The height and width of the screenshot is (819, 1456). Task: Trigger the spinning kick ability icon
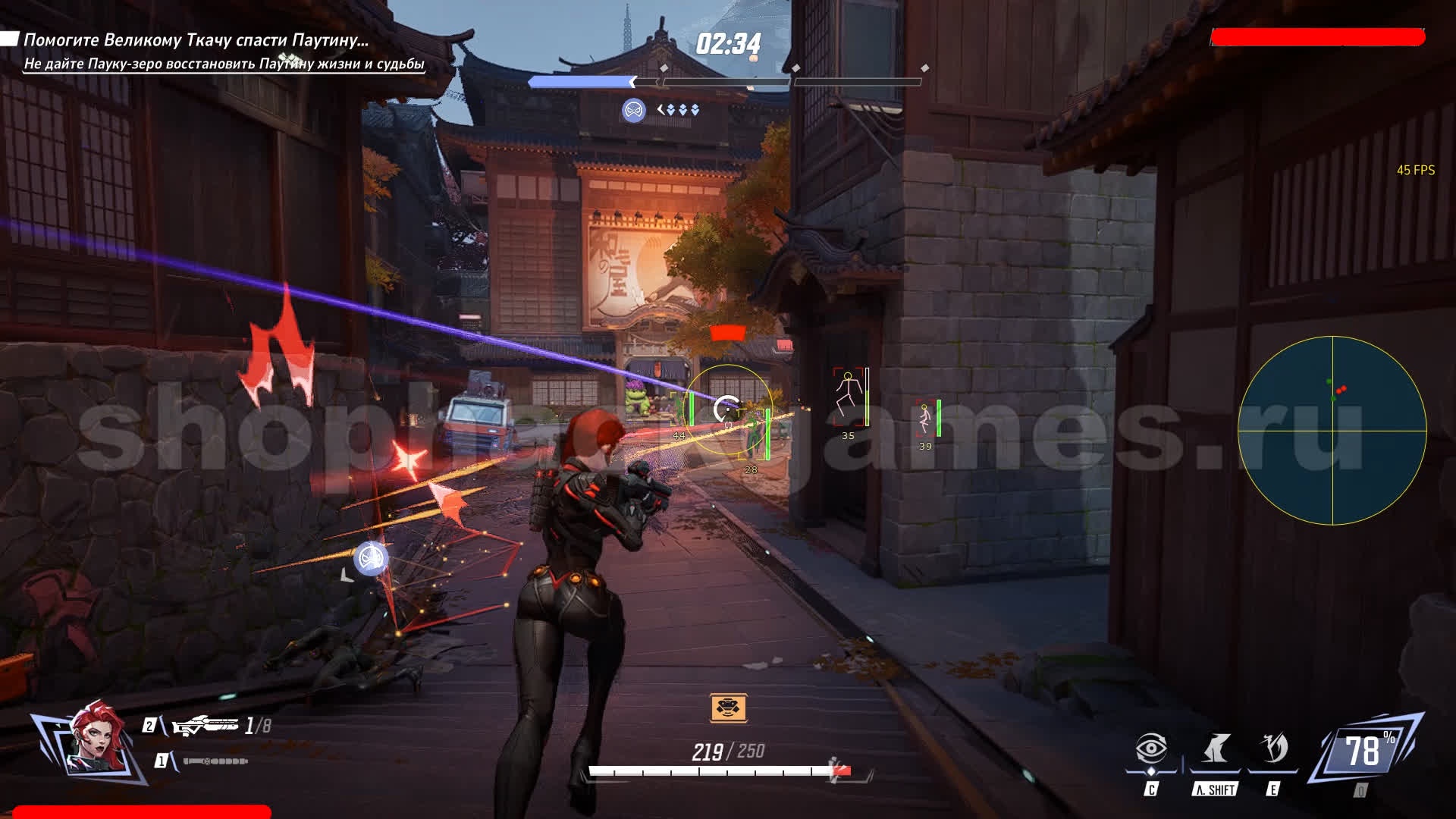(x=1273, y=749)
